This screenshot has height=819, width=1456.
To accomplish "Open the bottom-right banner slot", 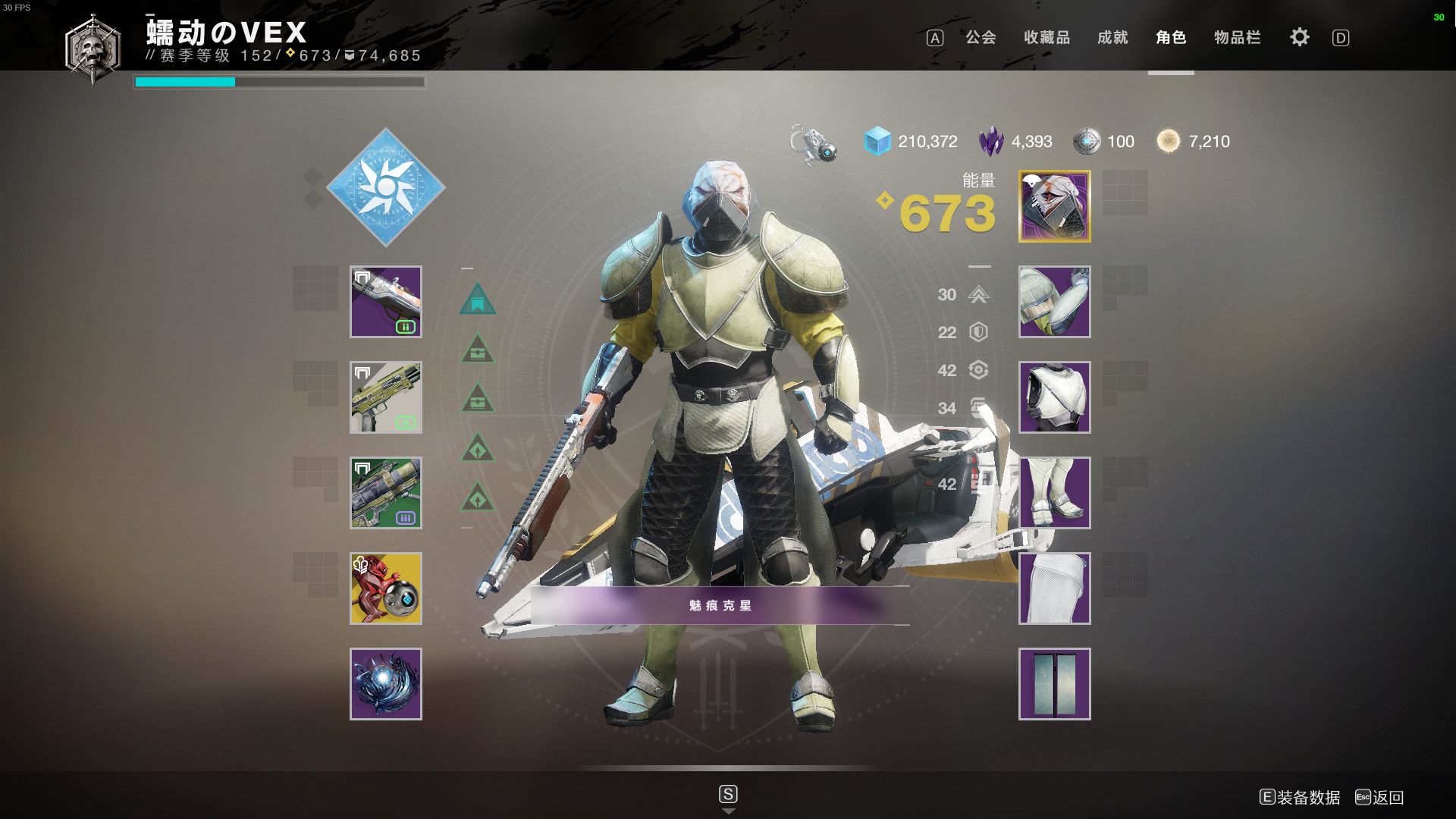I will tap(1054, 684).
